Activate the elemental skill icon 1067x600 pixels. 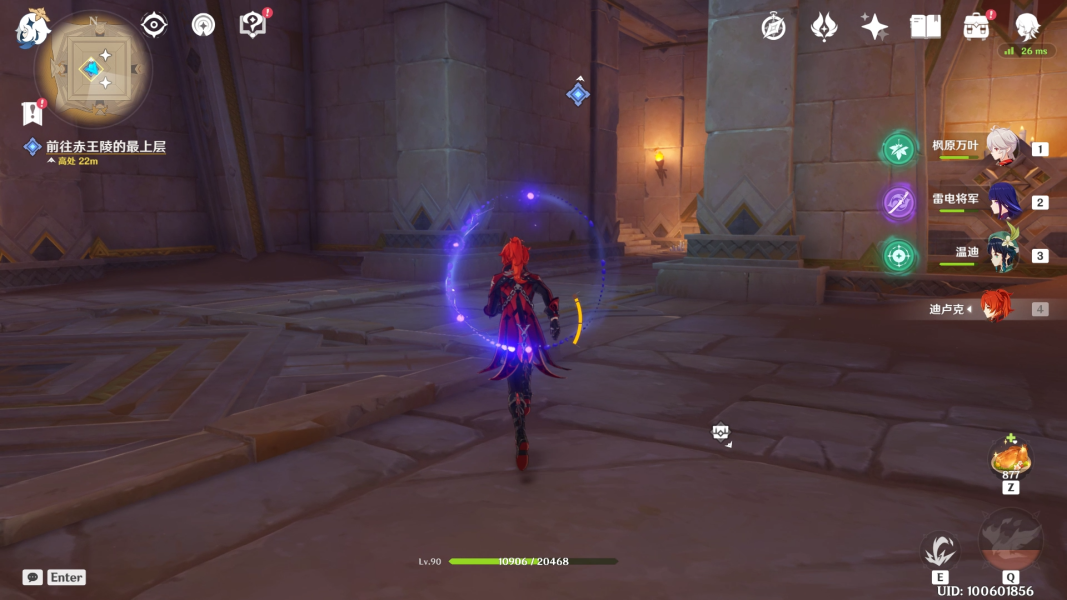(x=940, y=550)
